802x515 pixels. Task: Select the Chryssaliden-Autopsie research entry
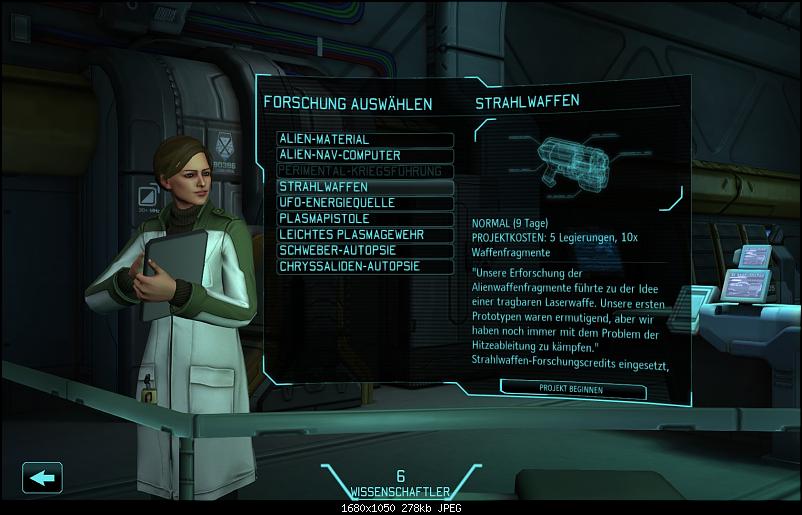click(x=365, y=267)
